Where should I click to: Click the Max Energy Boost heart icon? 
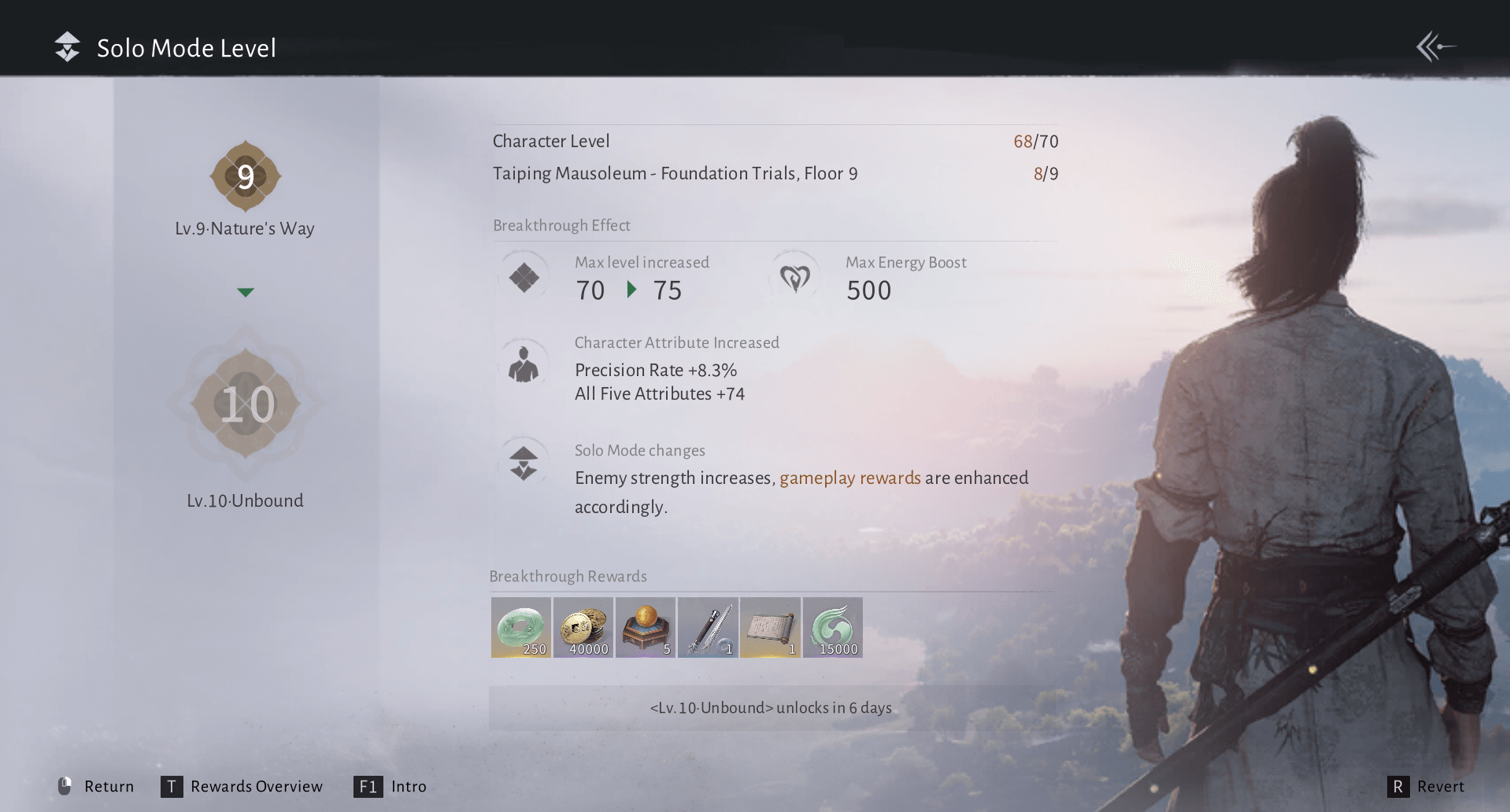[795, 277]
